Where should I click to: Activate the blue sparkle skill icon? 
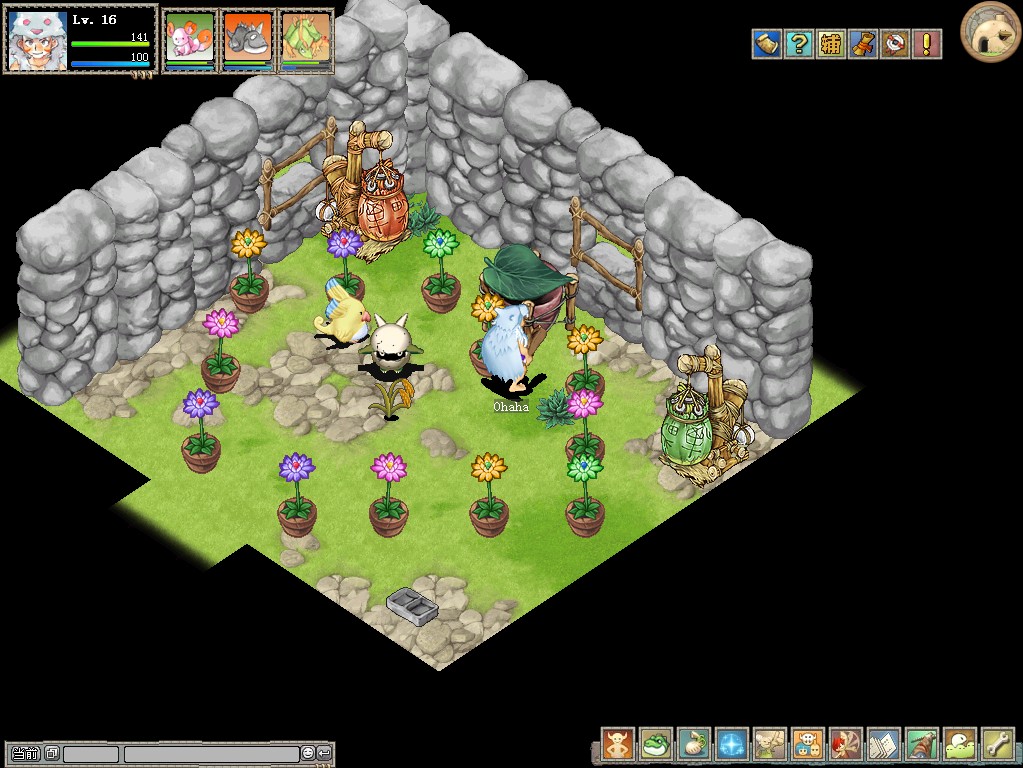point(732,744)
